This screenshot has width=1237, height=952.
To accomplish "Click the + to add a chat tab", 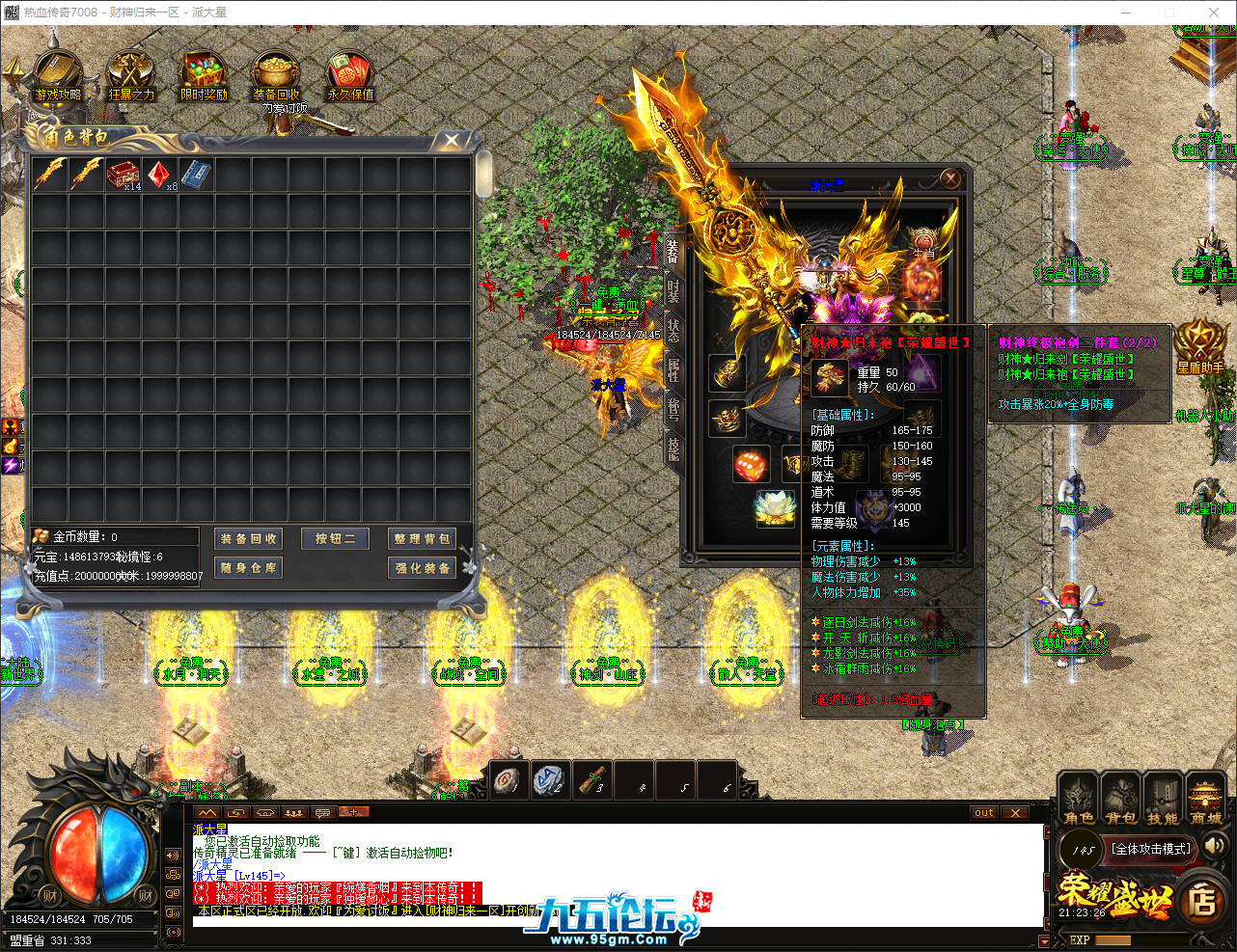I will click(x=352, y=811).
